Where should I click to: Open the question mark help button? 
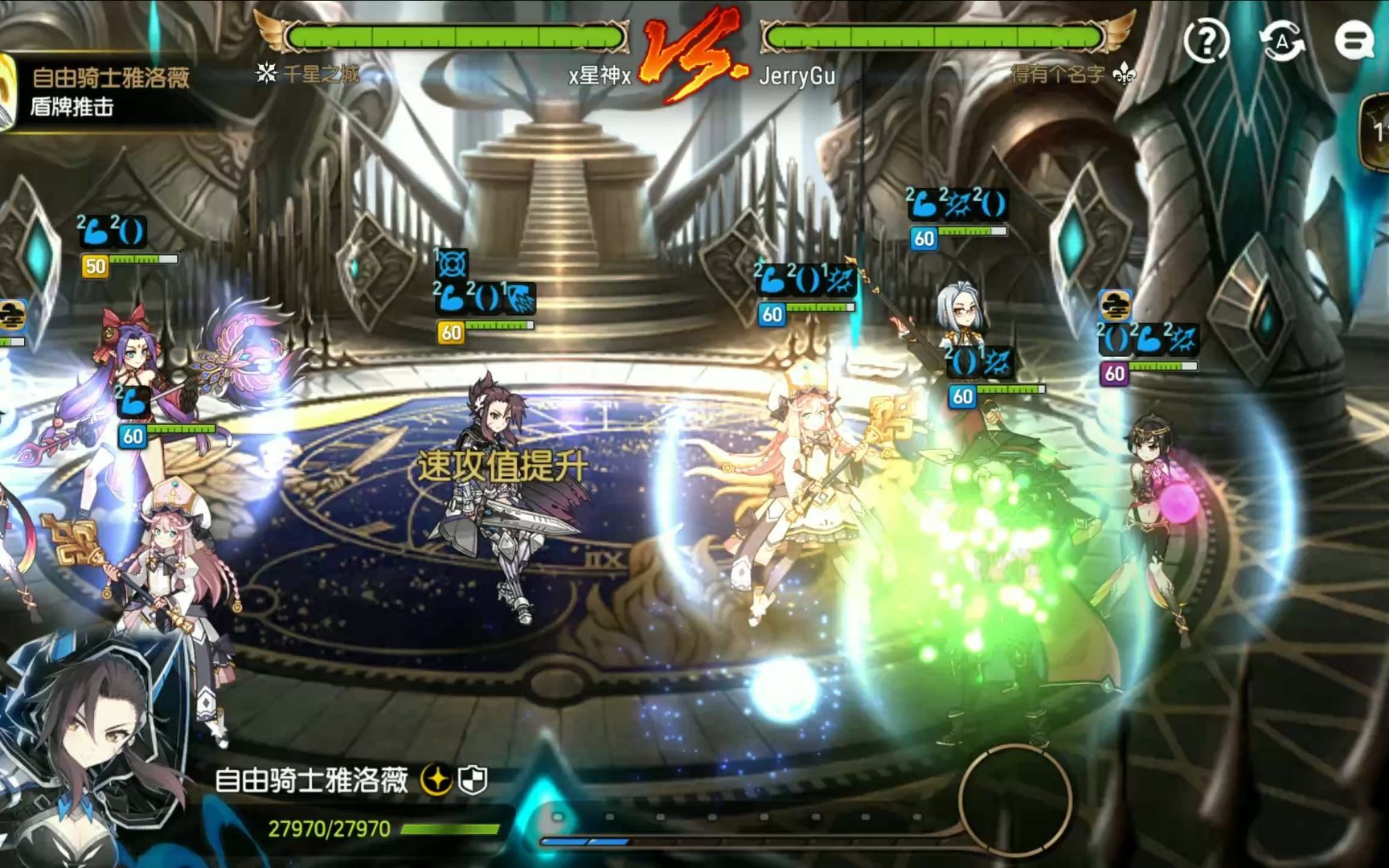(x=1207, y=40)
